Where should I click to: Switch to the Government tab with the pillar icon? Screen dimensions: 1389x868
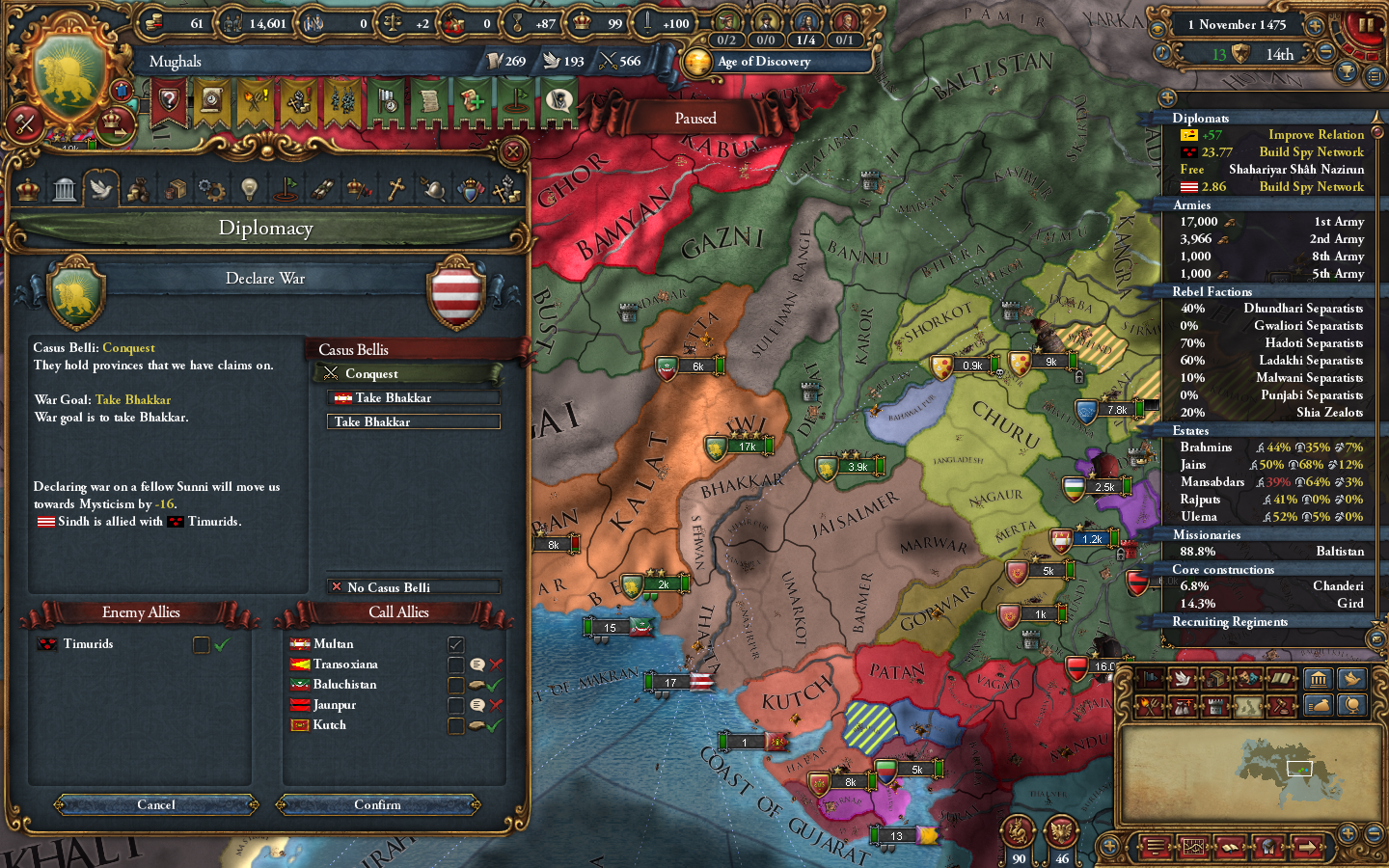pyautogui.click(x=65, y=188)
